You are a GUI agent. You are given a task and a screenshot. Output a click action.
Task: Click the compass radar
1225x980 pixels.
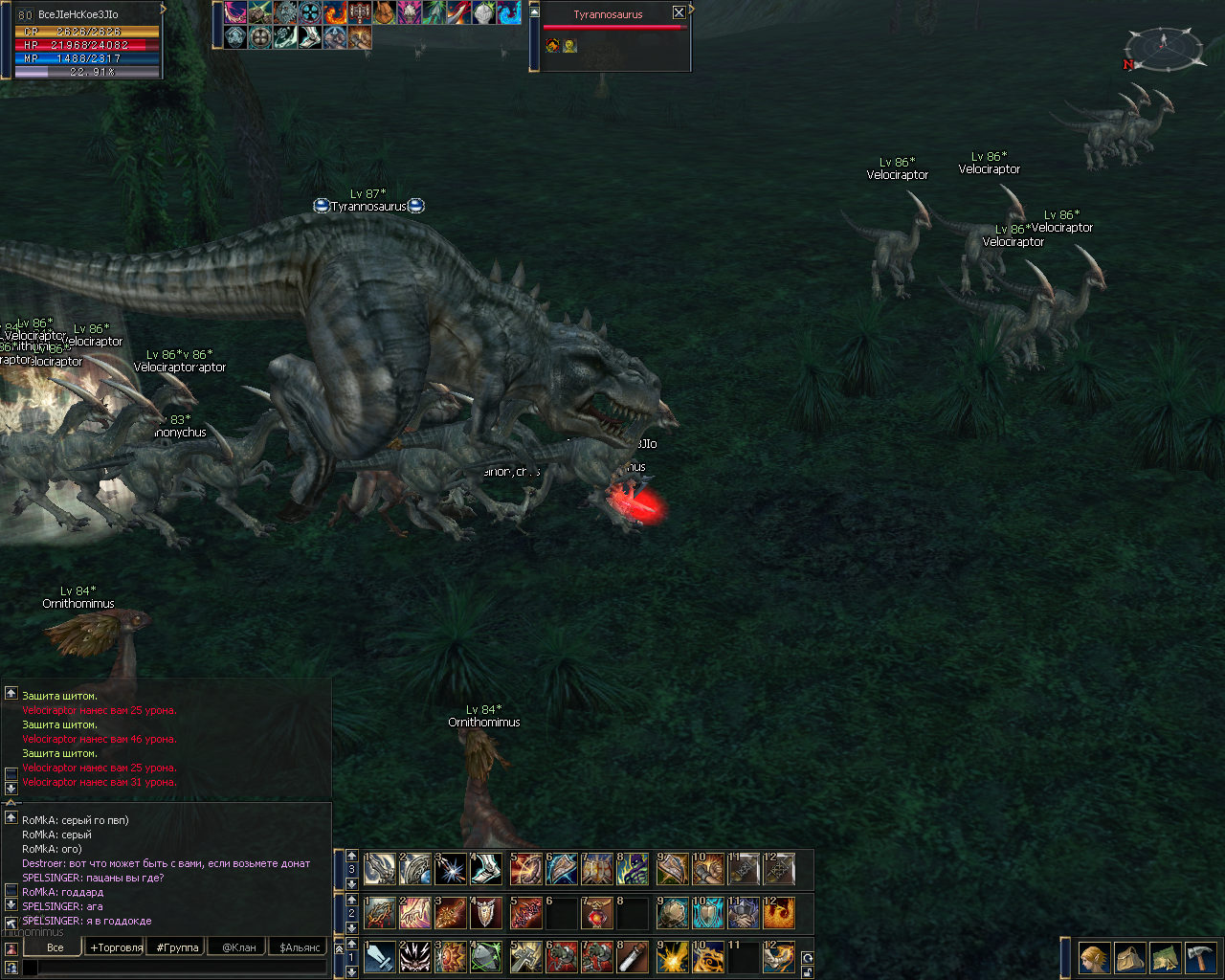click(x=1164, y=46)
